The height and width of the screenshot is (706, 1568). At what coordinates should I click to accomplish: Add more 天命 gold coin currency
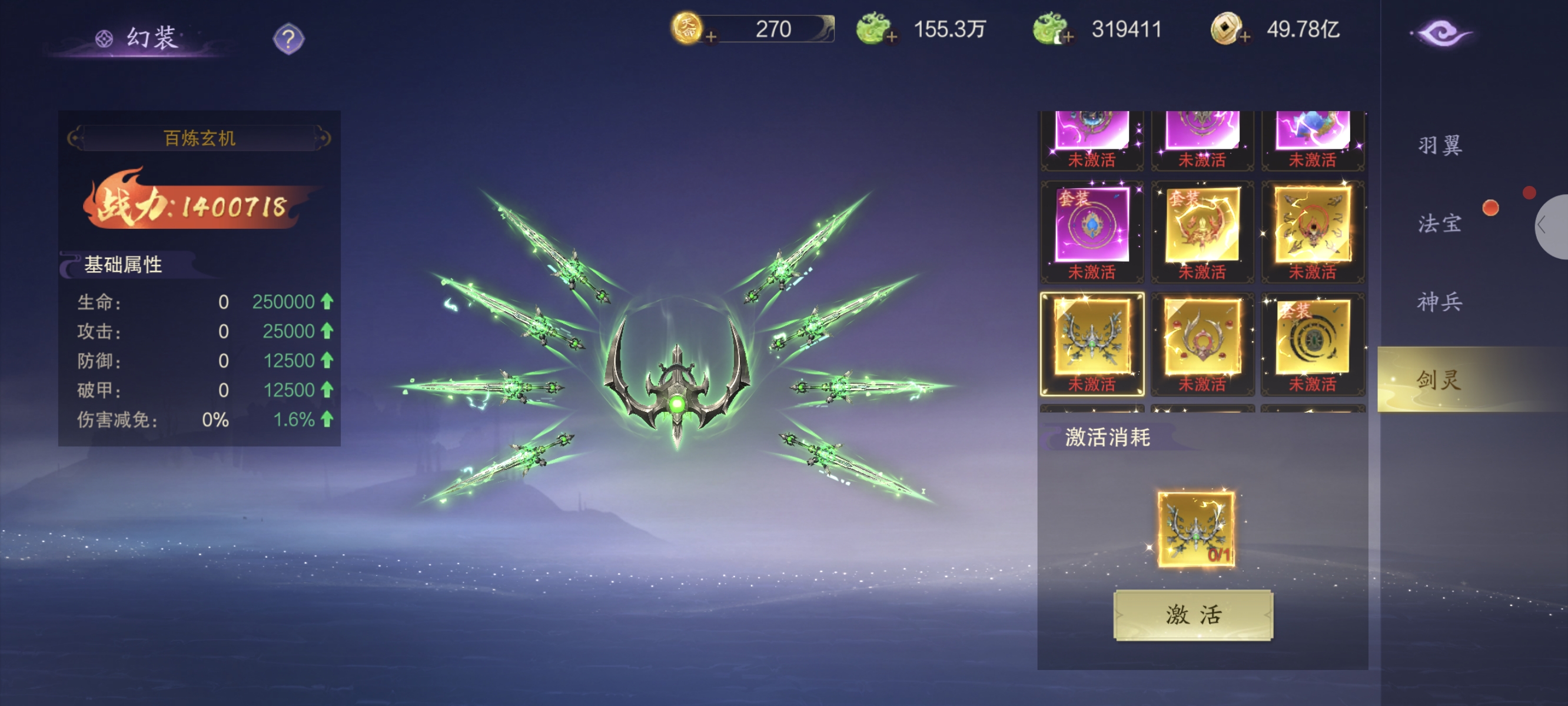pyautogui.click(x=710, y=37)
